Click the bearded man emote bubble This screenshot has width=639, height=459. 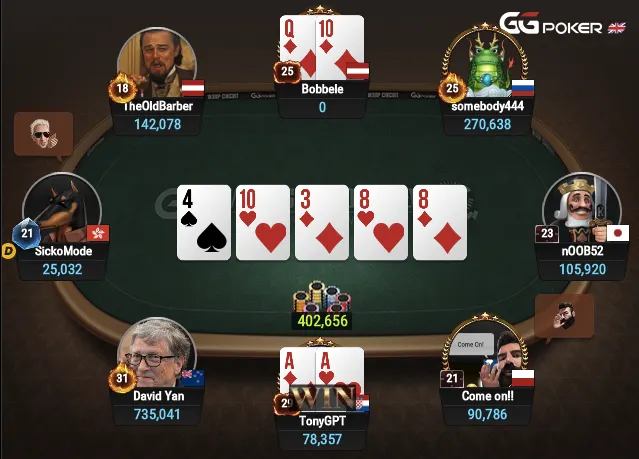click(563, 315)
